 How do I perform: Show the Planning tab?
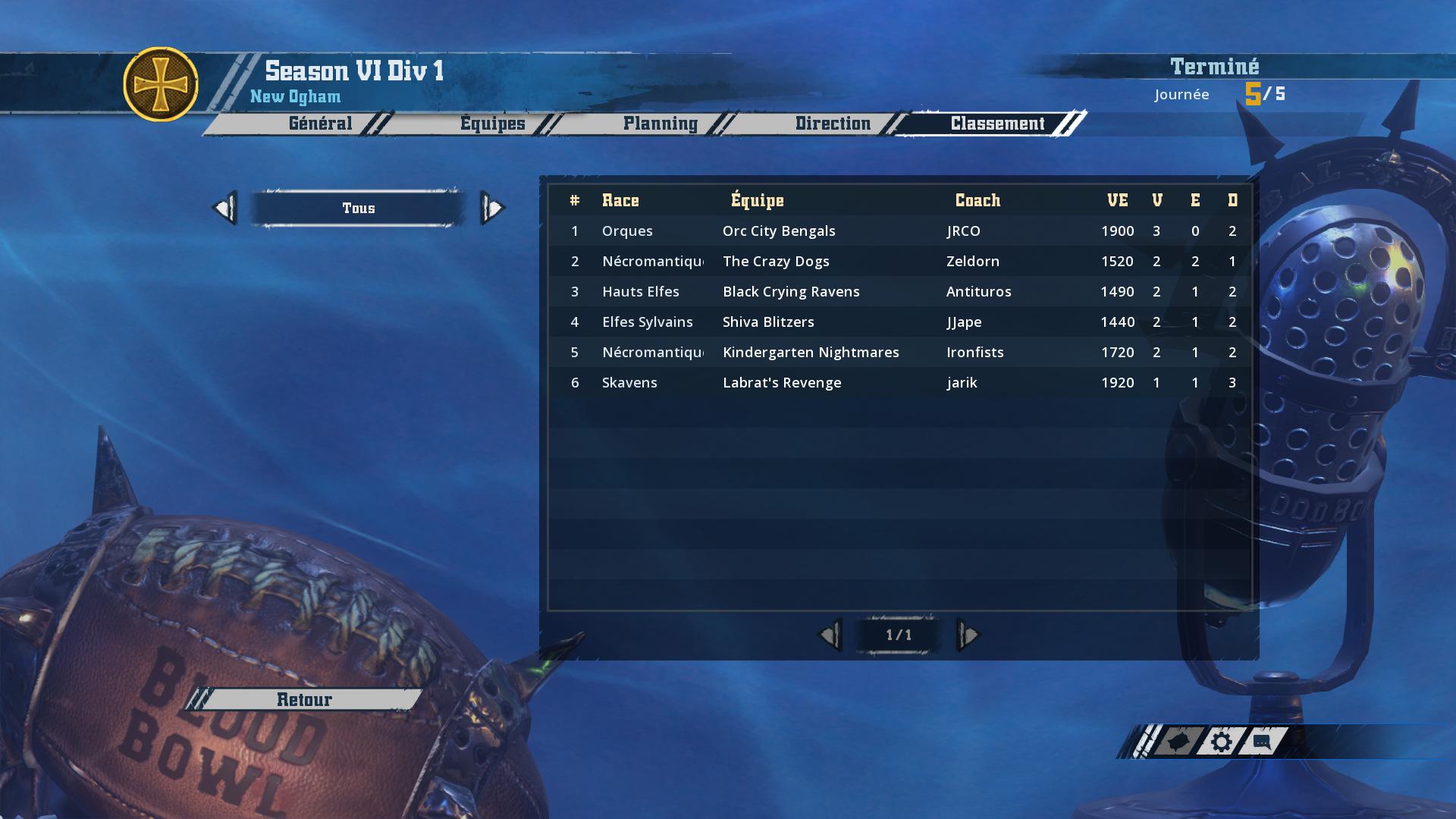(660, 124)
